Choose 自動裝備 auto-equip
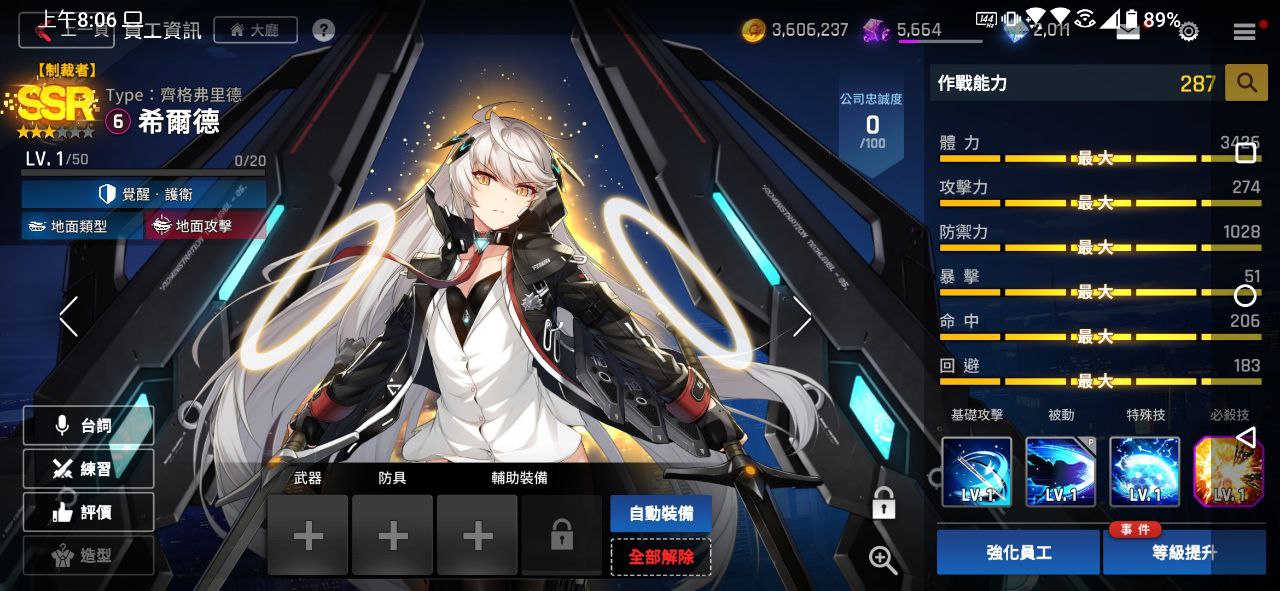1280x591 pixels. [660, 514]
